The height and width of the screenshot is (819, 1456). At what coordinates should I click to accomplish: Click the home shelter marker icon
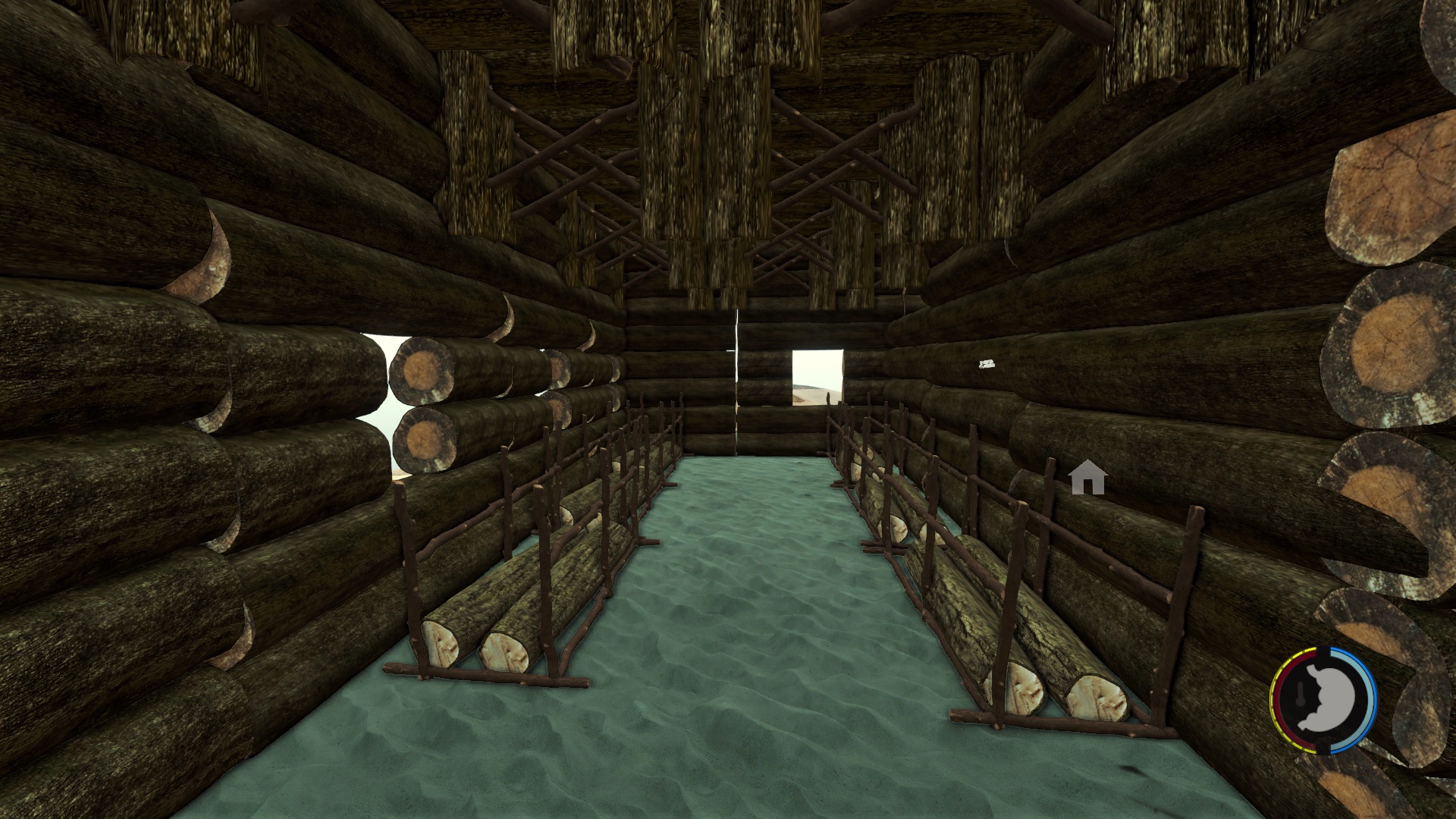coord(1088,478)
